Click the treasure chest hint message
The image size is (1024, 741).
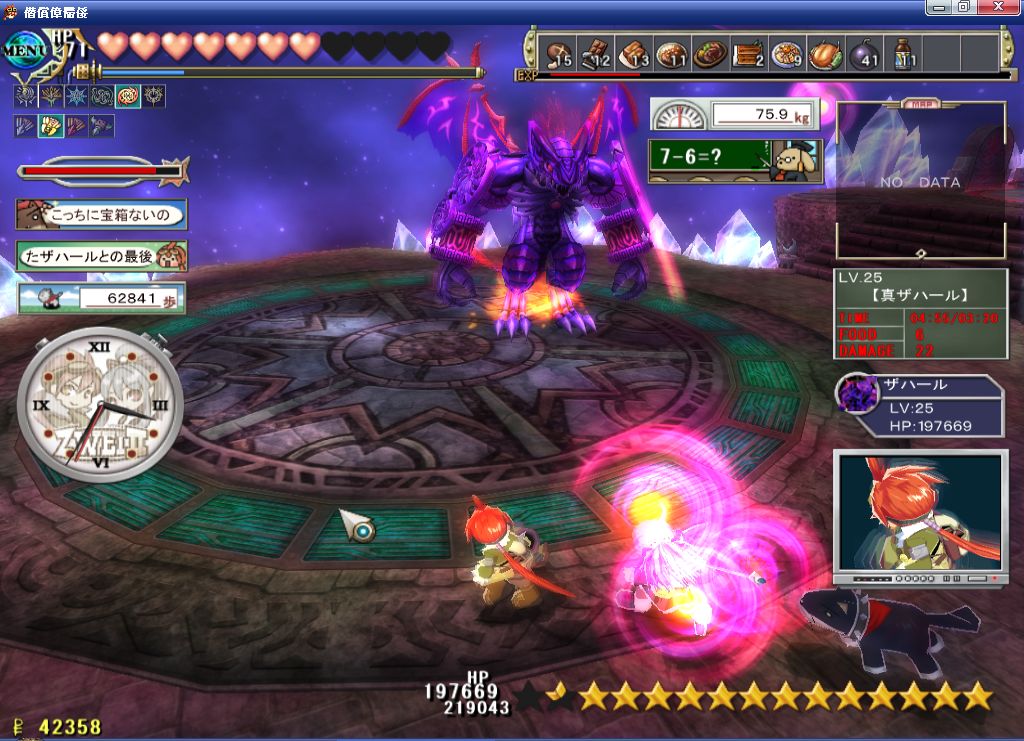click(x=101, y=213)
